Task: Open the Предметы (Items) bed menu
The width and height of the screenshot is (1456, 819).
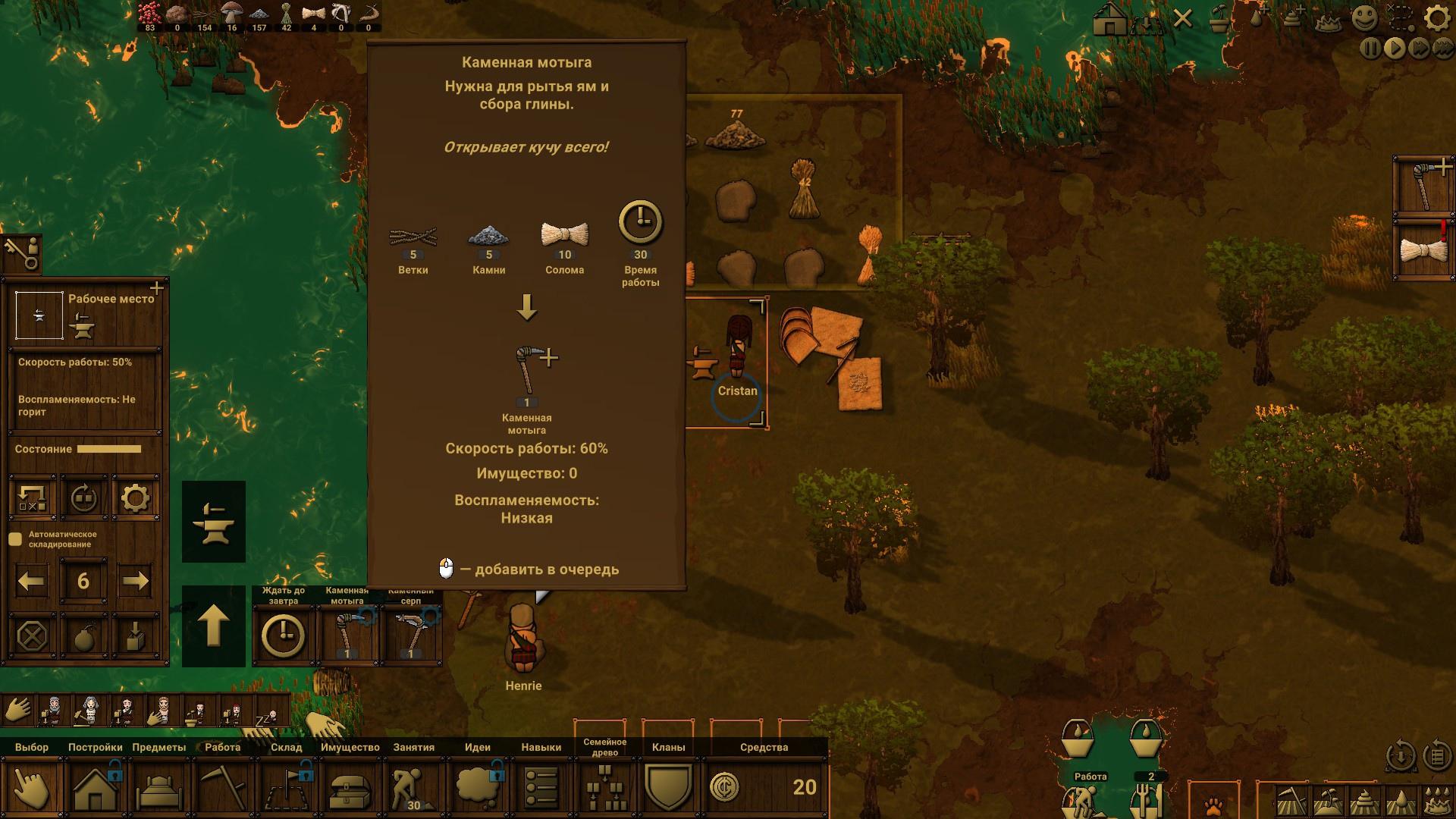Action: 158,787
